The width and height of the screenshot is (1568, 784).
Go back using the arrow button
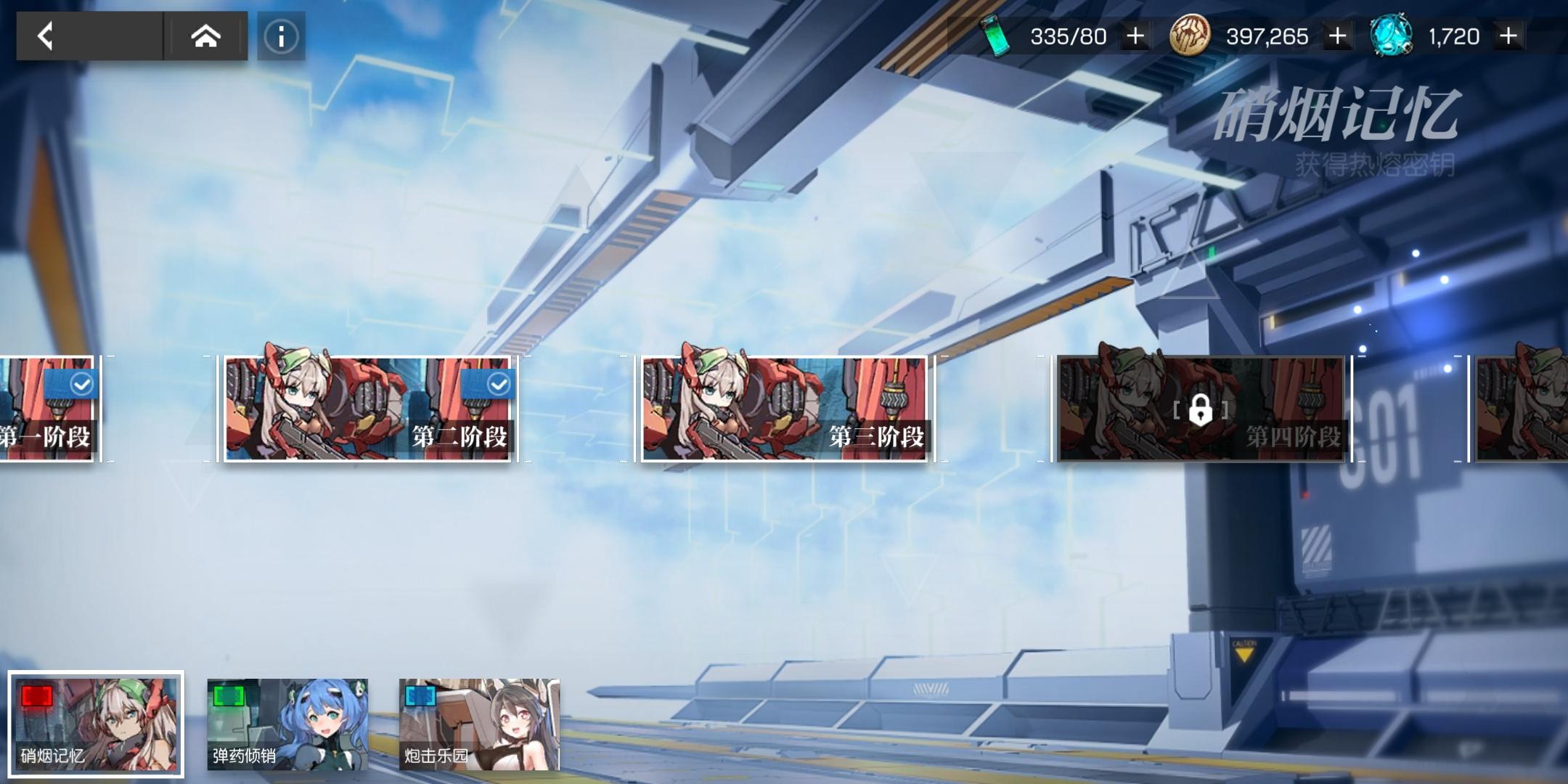coord(46,36)
